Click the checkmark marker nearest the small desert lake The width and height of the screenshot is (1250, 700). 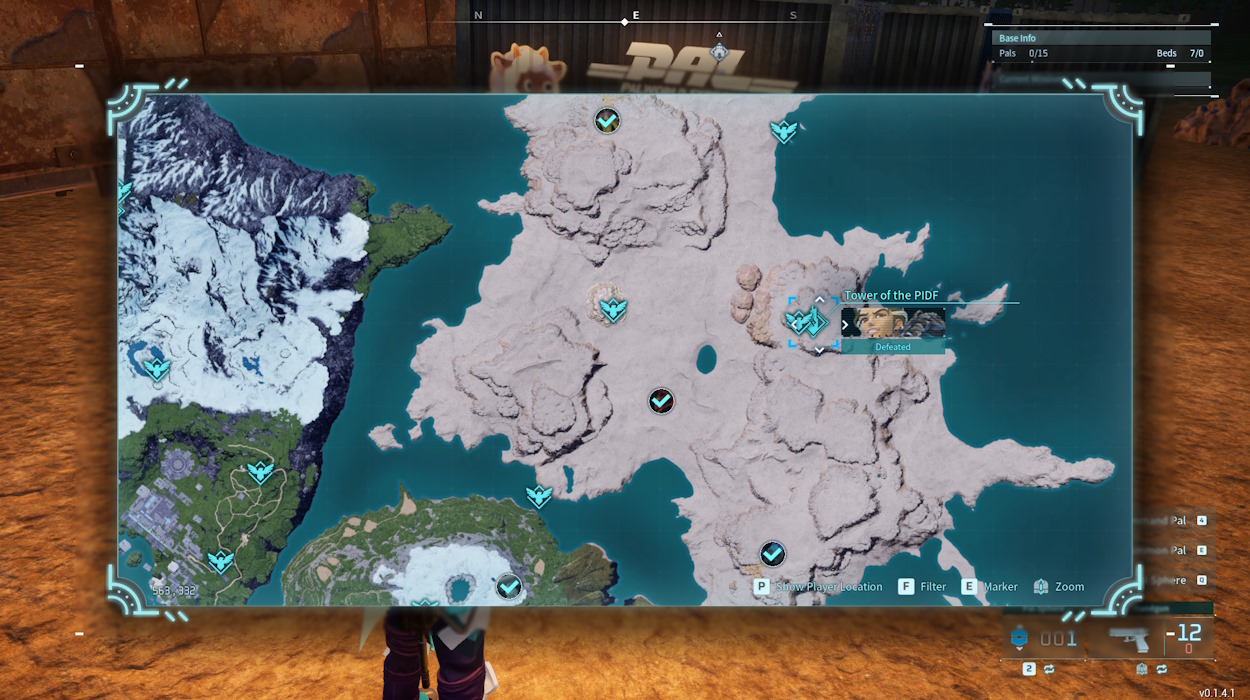point(660,401)
